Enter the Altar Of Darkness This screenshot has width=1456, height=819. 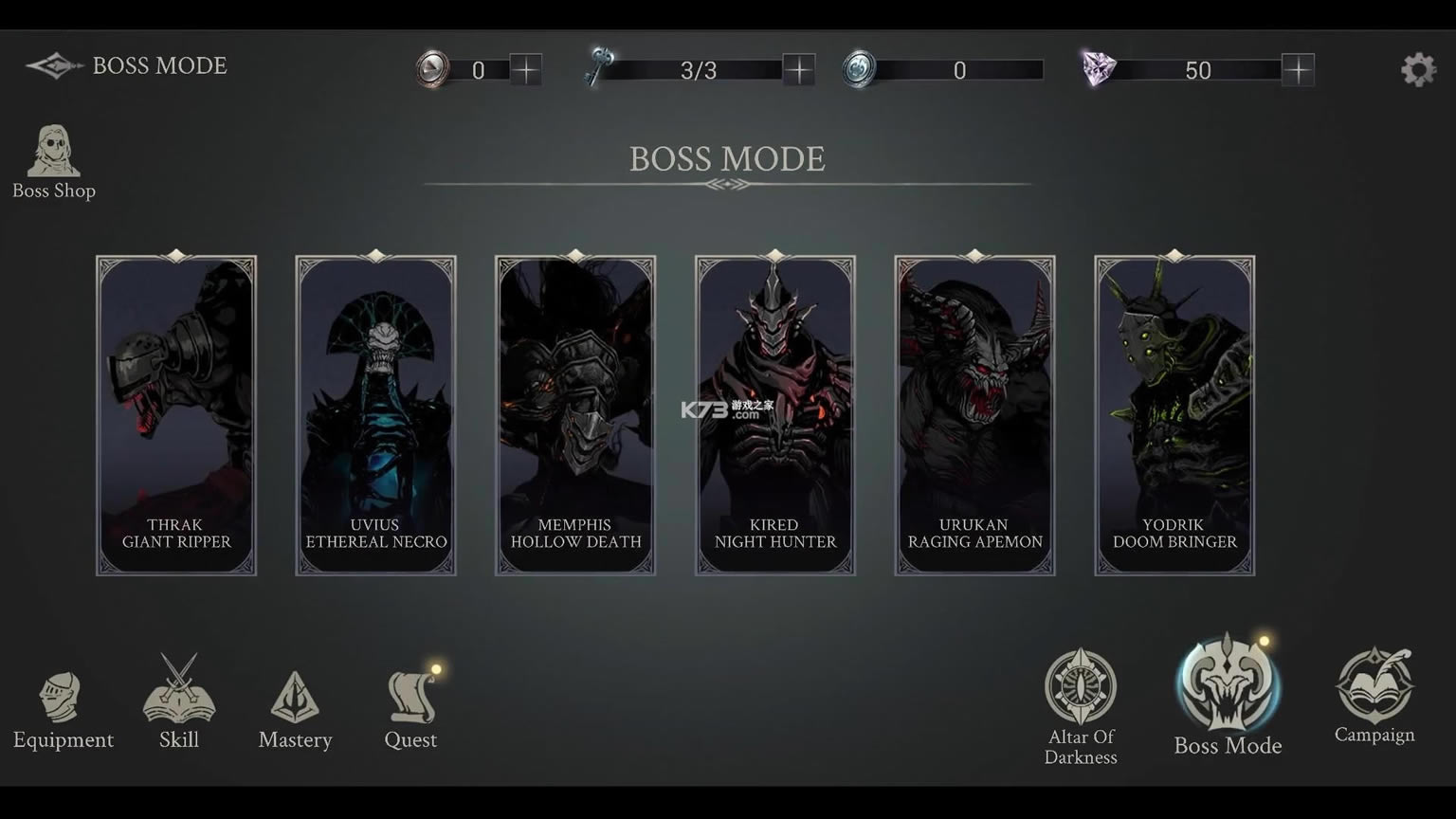pyautogui.click(x=1081, y=705)
